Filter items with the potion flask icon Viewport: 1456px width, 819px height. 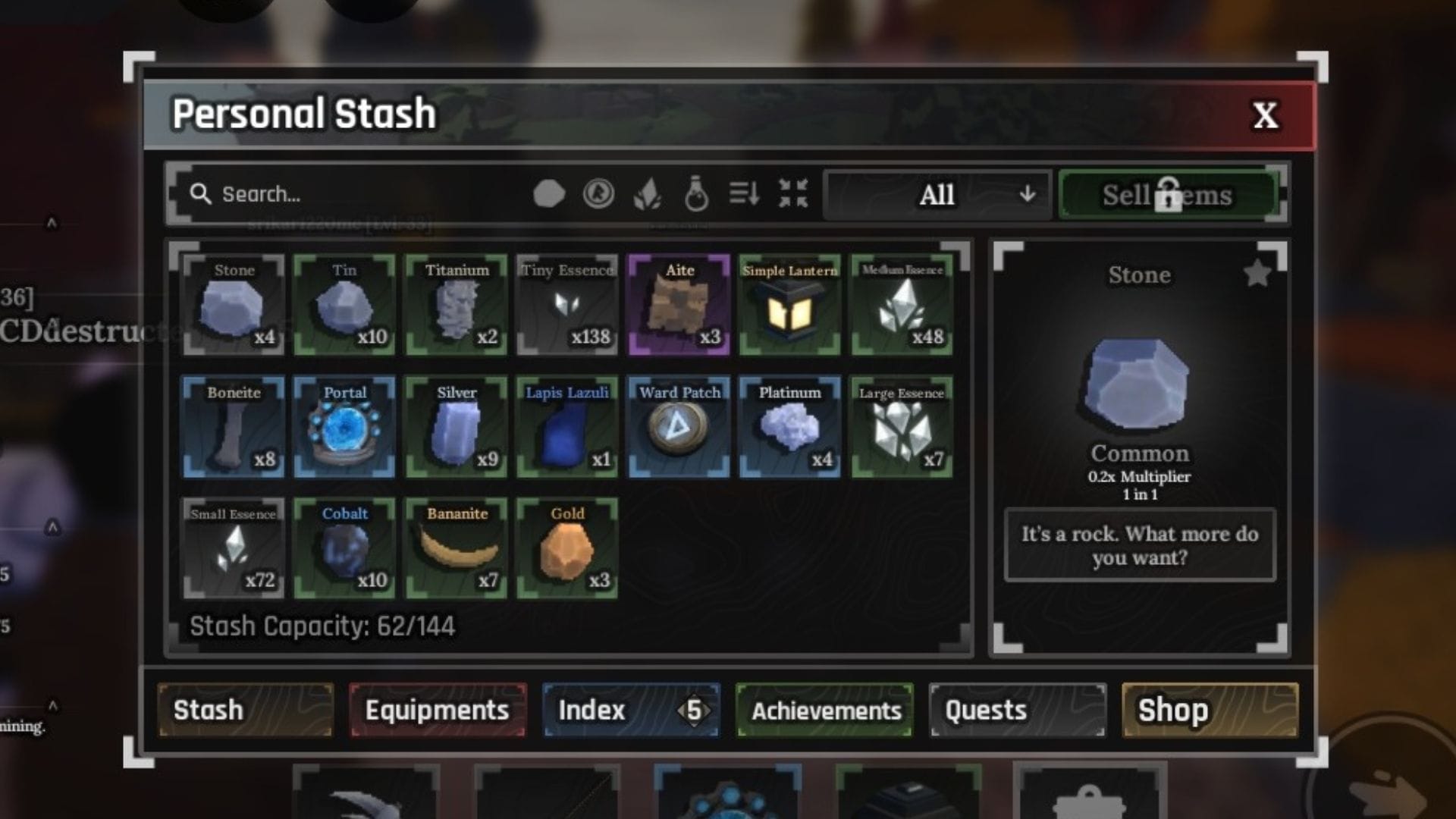[695, 195]
